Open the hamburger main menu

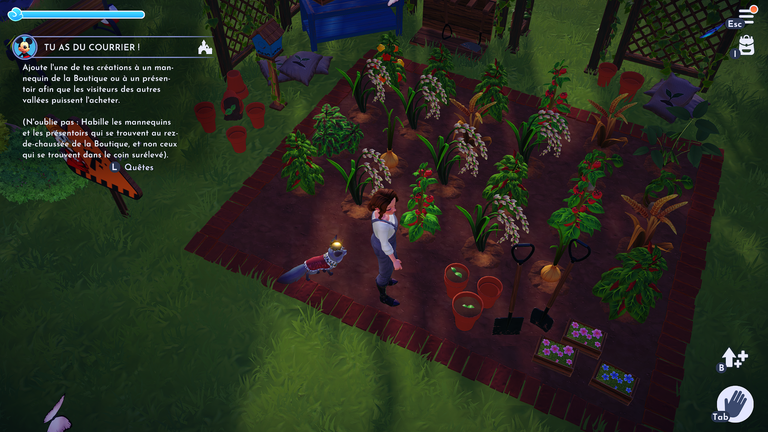tap(746, 16)
